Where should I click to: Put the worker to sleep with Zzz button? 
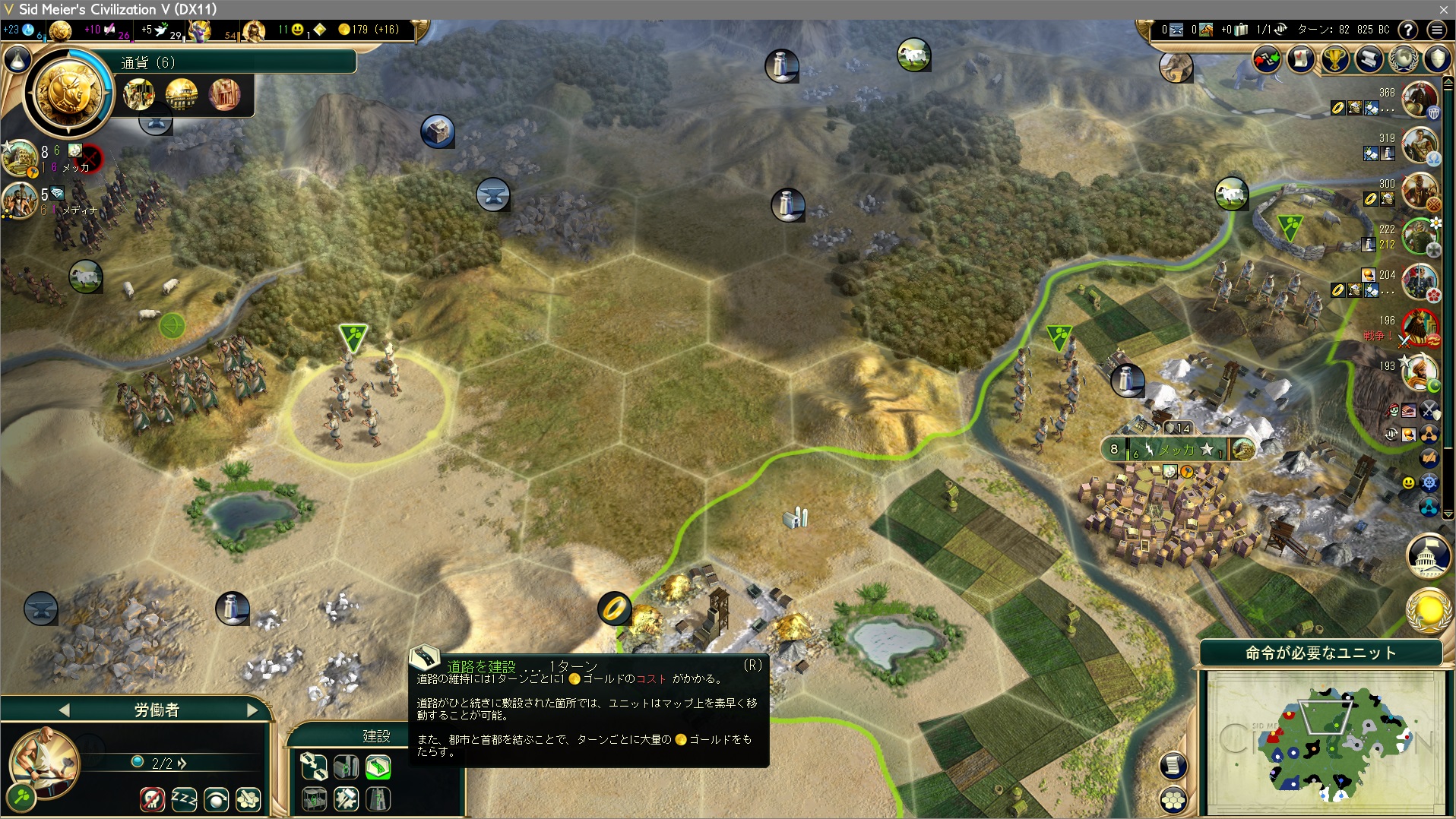click(x=184, y=798)
